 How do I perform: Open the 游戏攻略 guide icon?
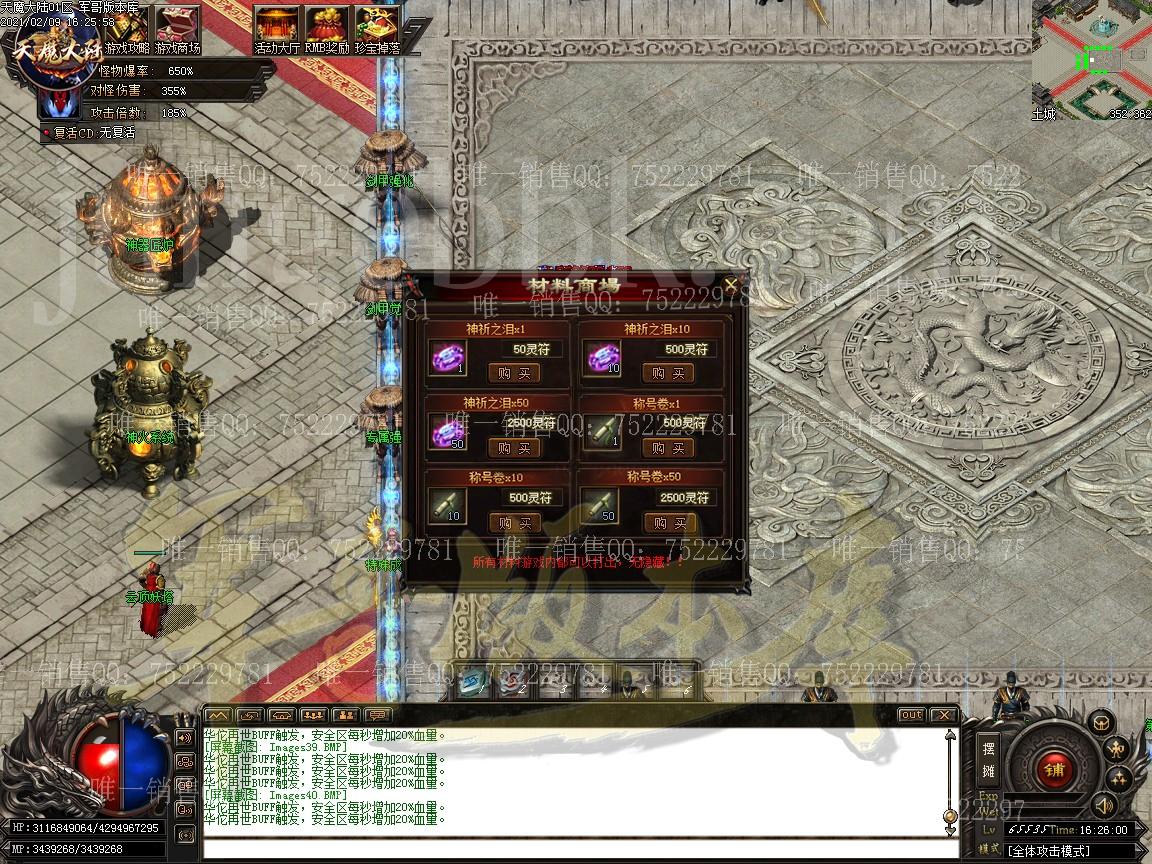click(x=127, y=30)
